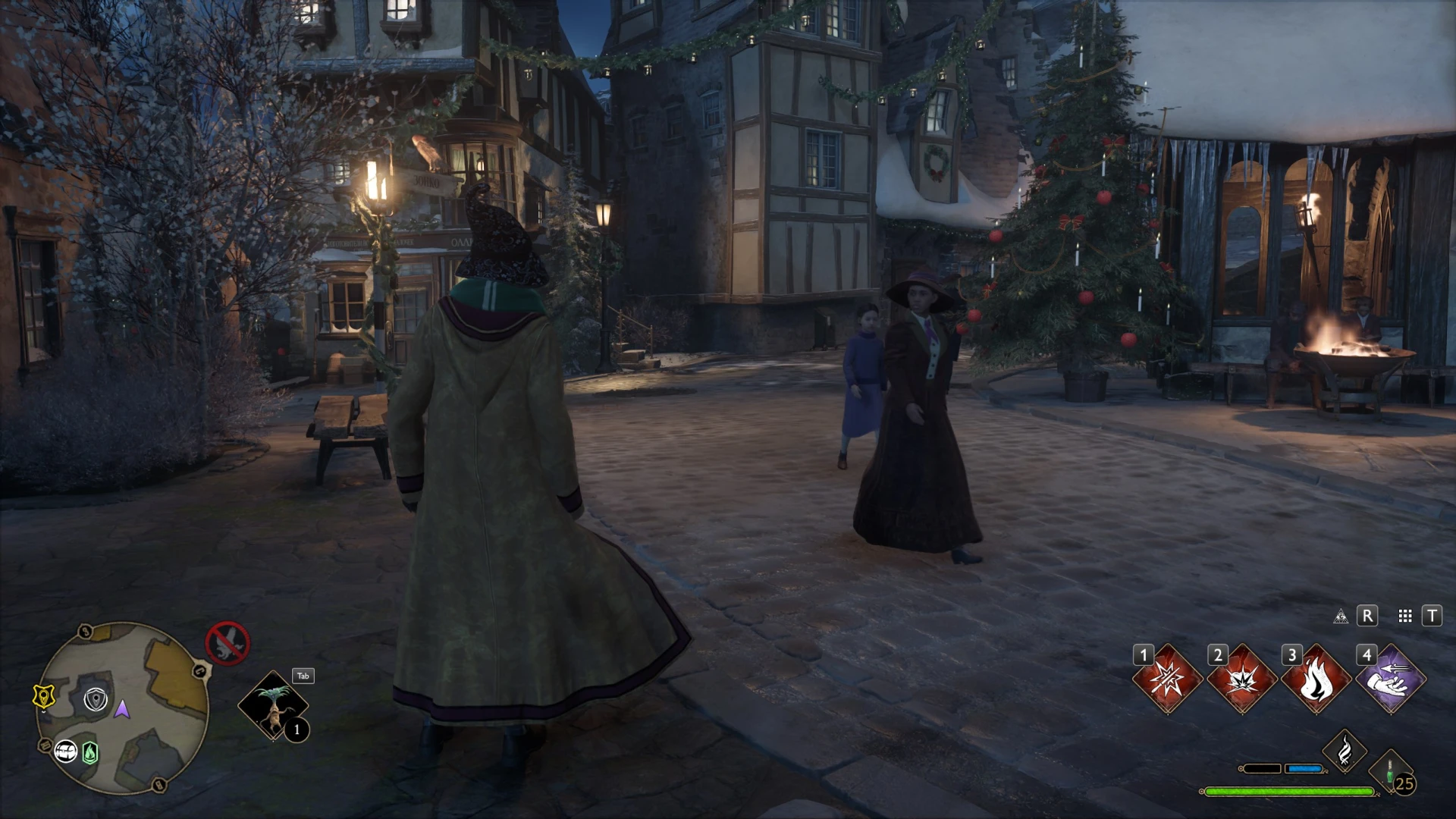This screenshot has width=1456, height=819.
Task: Select the Mandrake combat tool slot
Action: 273,705
